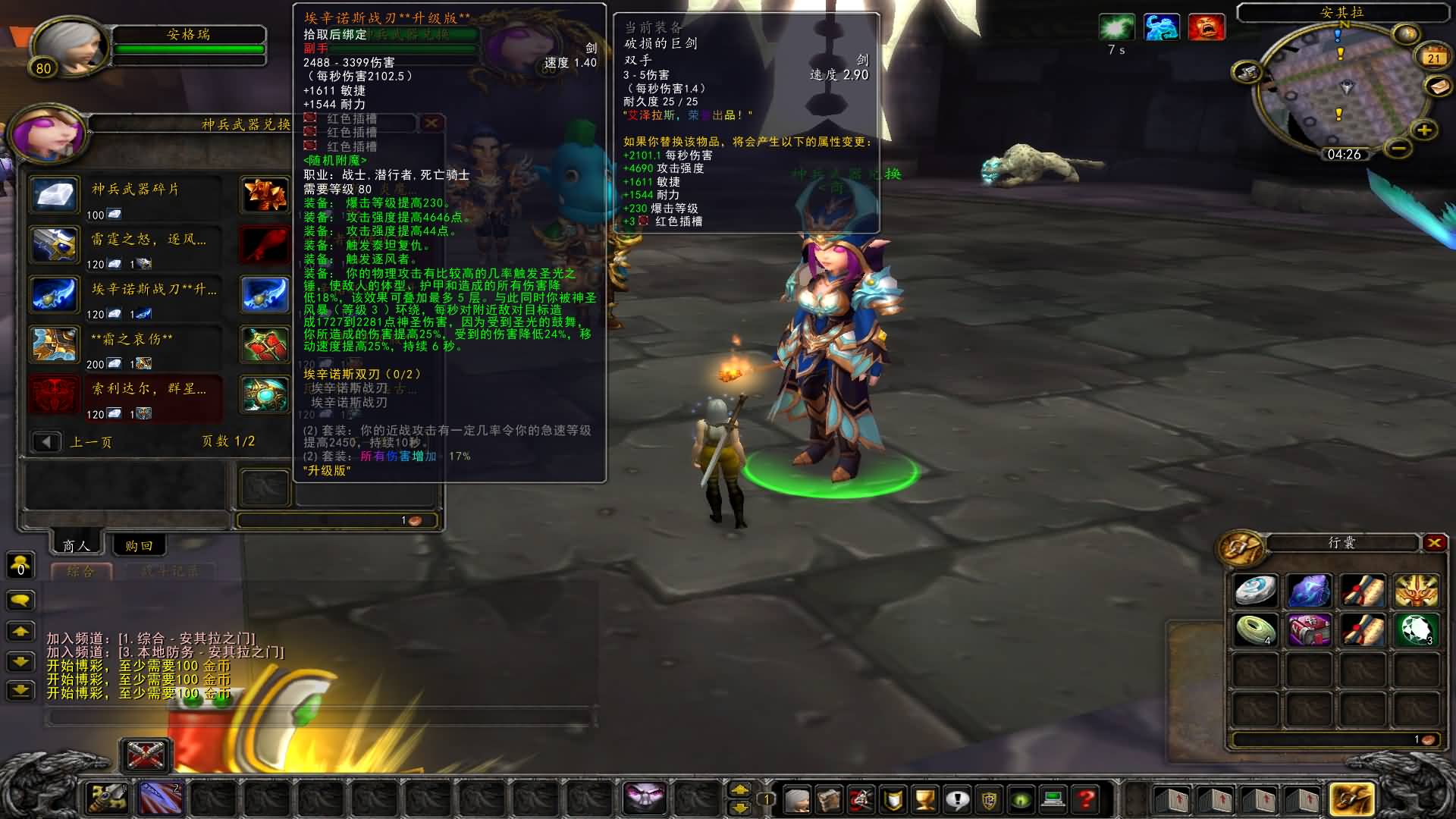Open the calendar button showing 21
The height and width of the screenshot is (819, 1456).
[1433, 58]
